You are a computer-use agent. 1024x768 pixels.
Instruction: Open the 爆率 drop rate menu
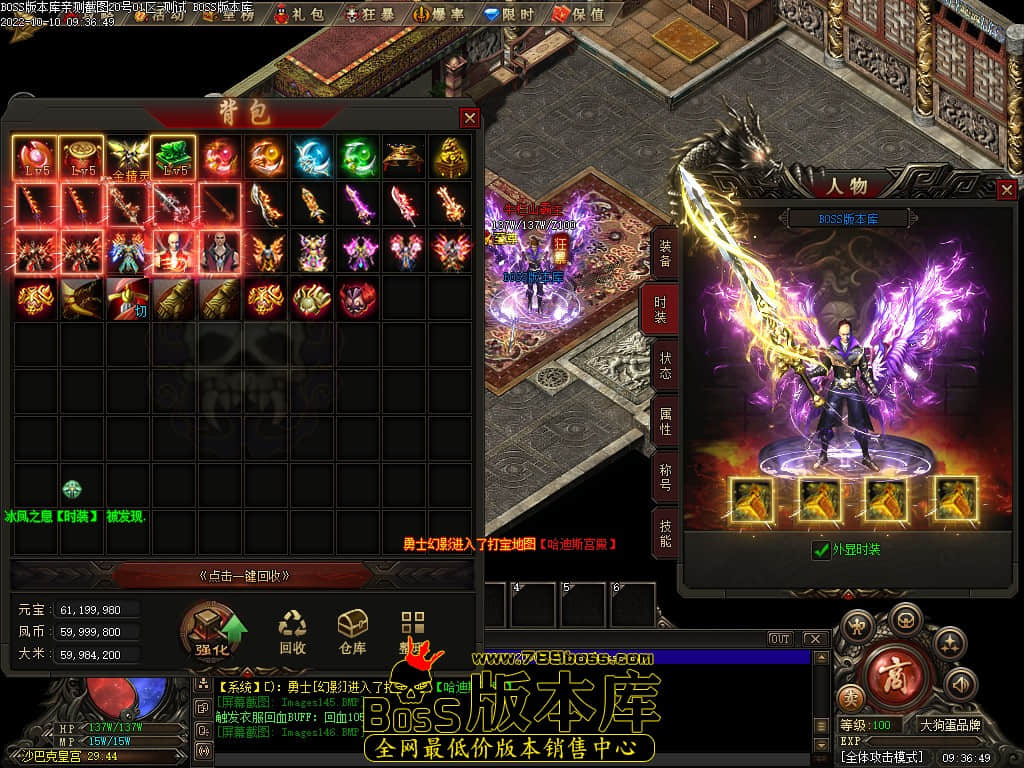[437, 15]
